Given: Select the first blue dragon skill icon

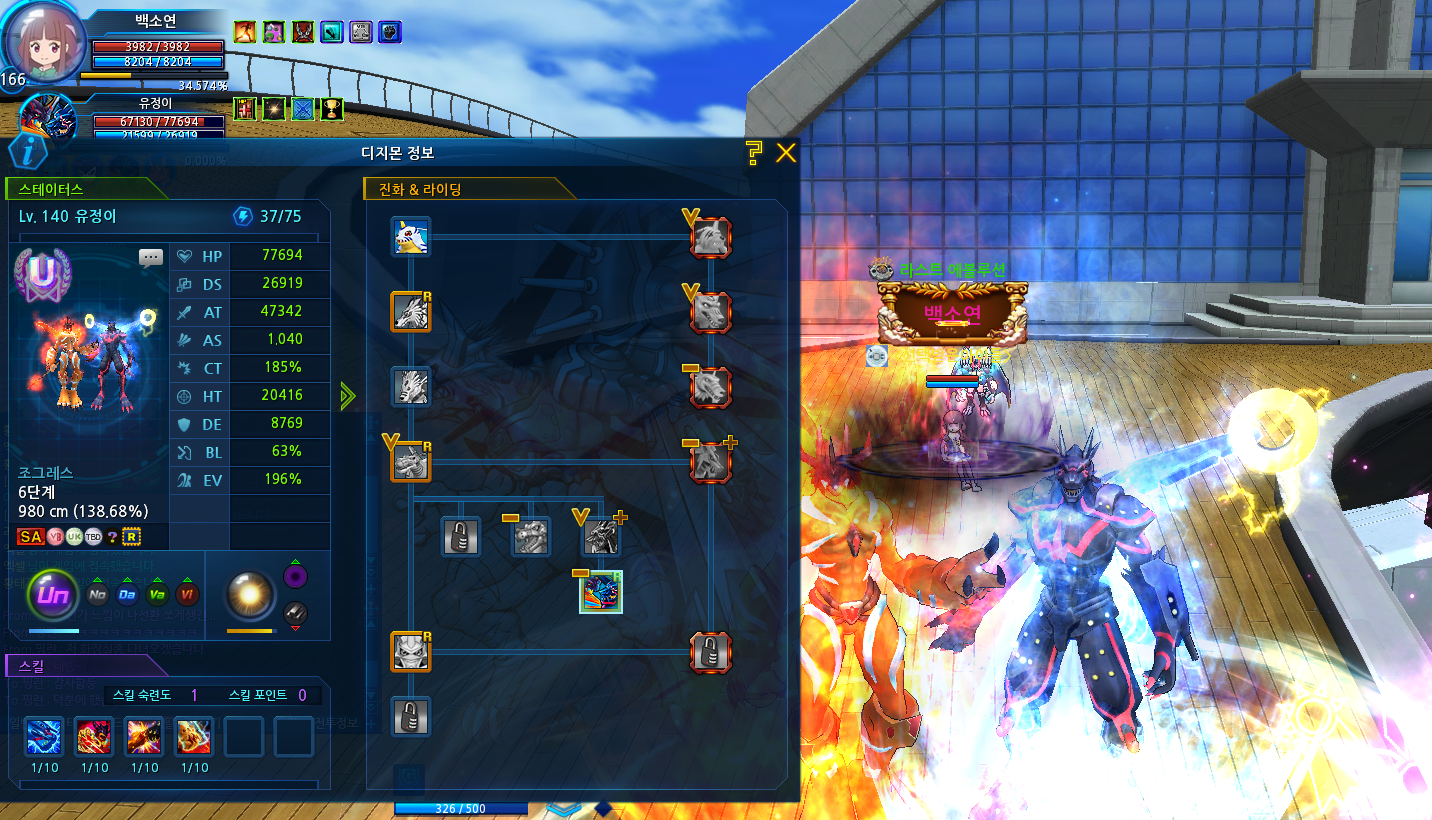Looking at the screenshot, I should (x=44, y=736).
